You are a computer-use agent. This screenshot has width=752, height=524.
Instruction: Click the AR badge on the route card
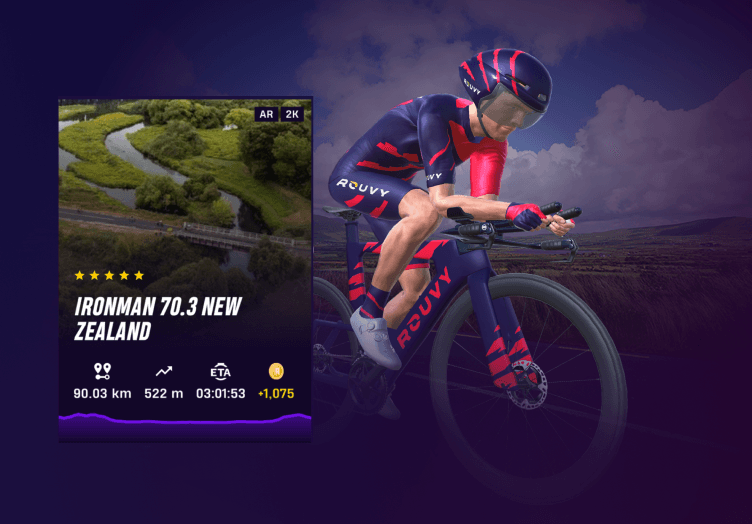(267, 114)
